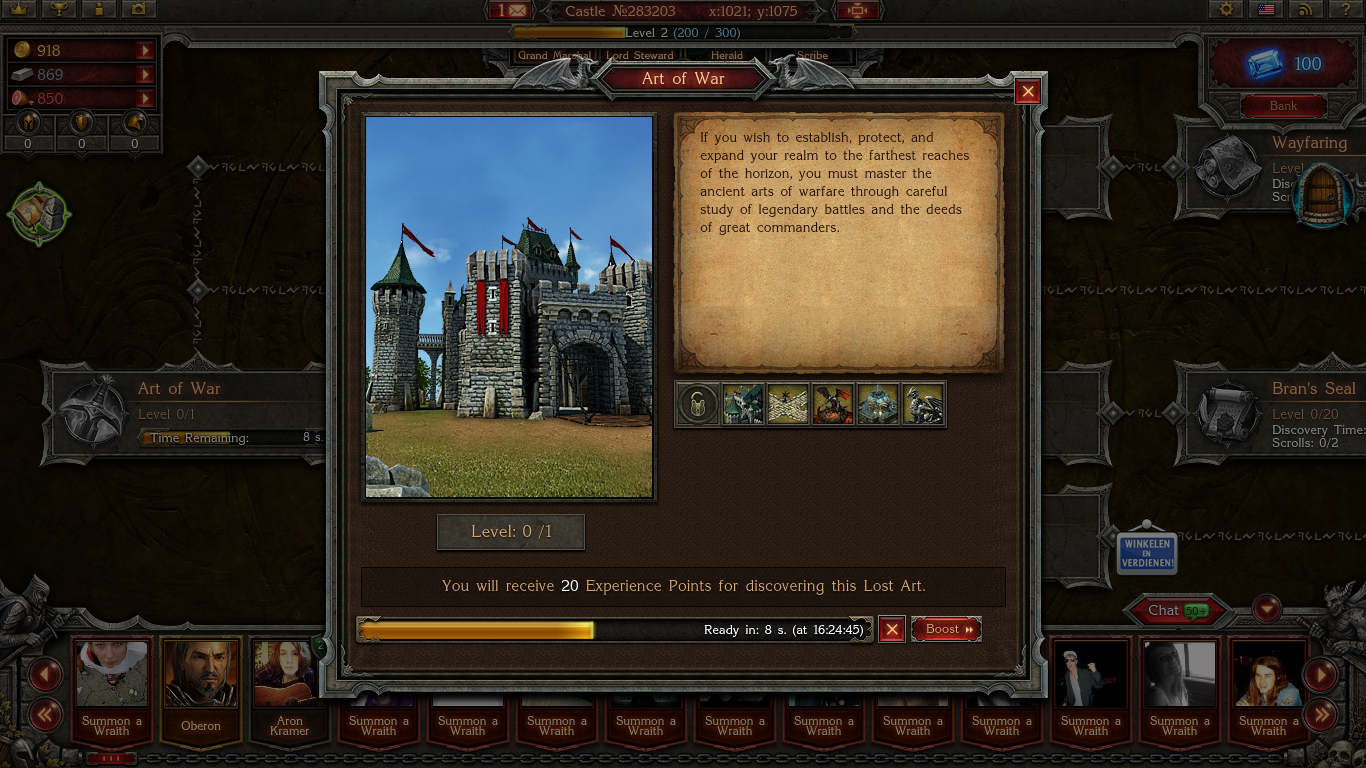The image size is (1366, 768).
Task: Select the dragon thumbnail in the Lost Arts row
Action: [923, 403]
